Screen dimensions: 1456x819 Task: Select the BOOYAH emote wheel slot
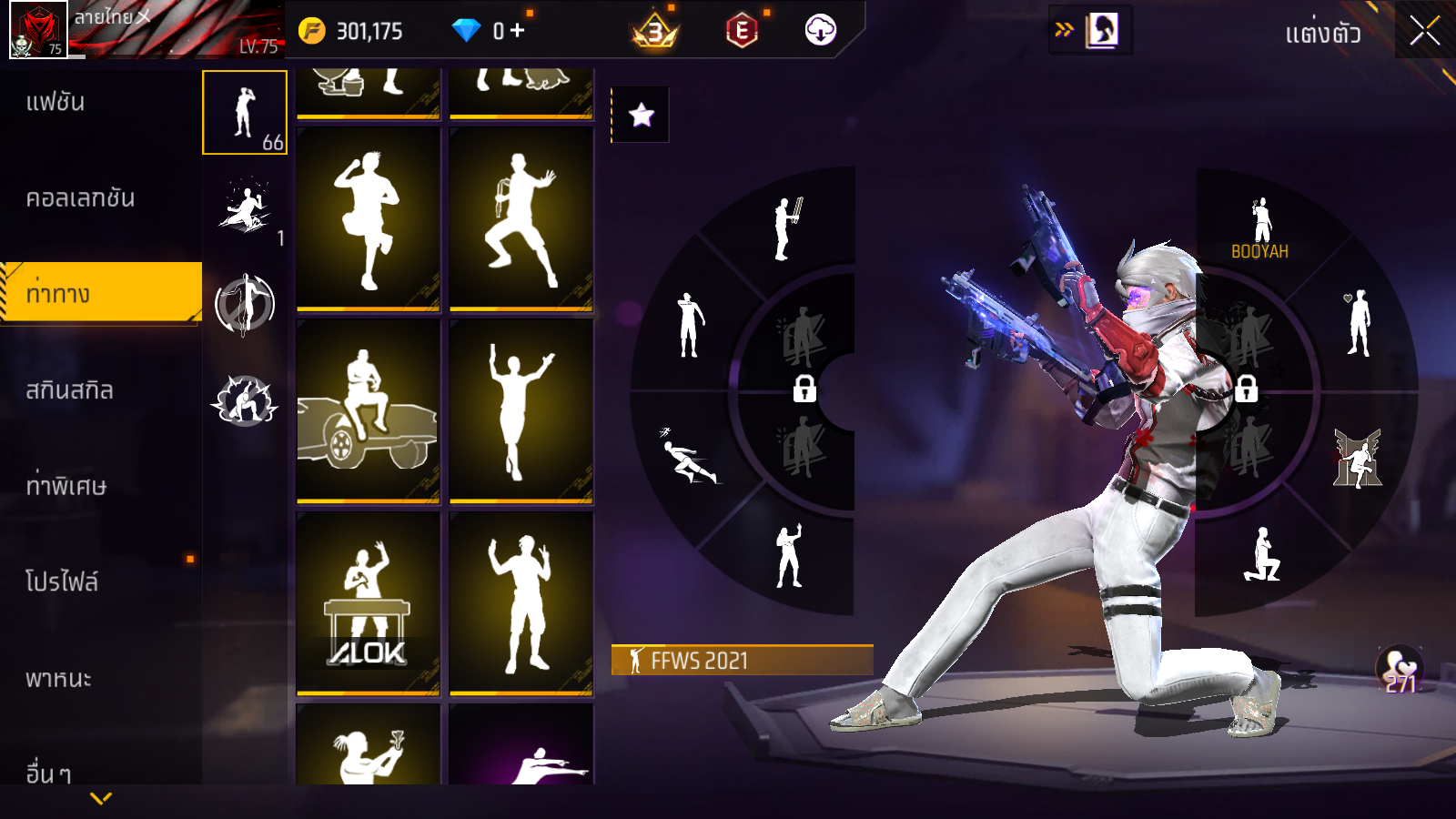(x=1260, y=227)
